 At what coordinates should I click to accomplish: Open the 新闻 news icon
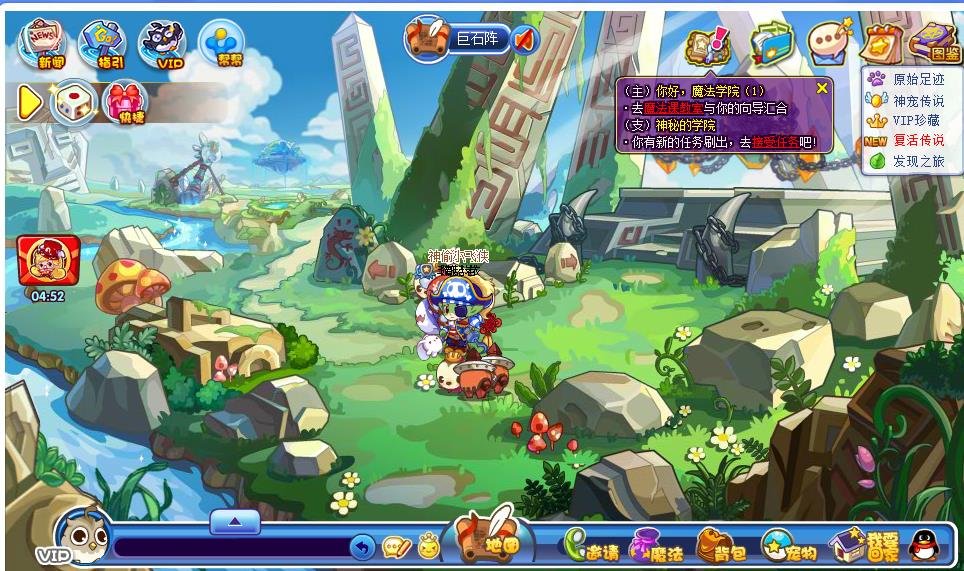pos(44,44)
